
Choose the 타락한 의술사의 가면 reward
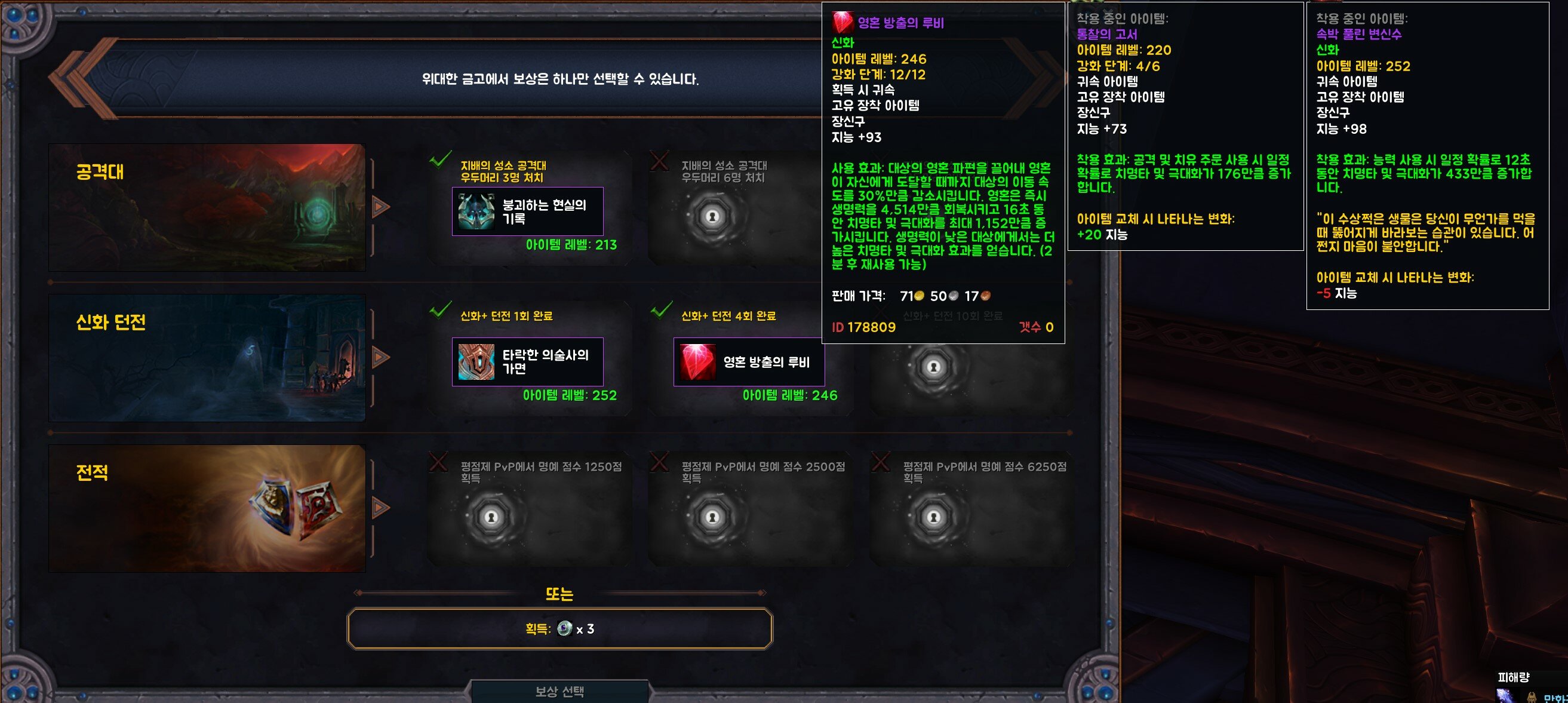pyautogui.click(x=527, y=361)
